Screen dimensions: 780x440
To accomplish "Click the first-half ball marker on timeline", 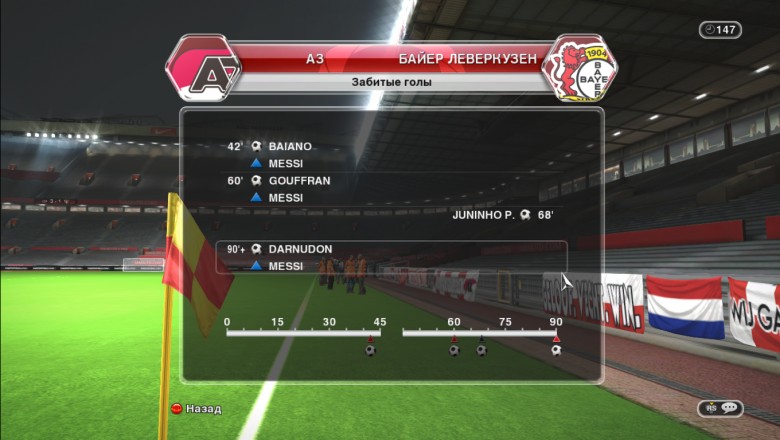I will [370, 349].
